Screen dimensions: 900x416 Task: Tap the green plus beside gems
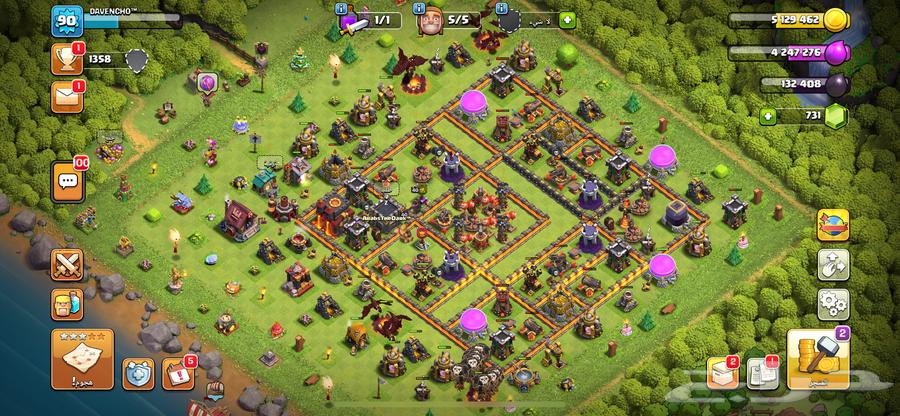(768, 116)
